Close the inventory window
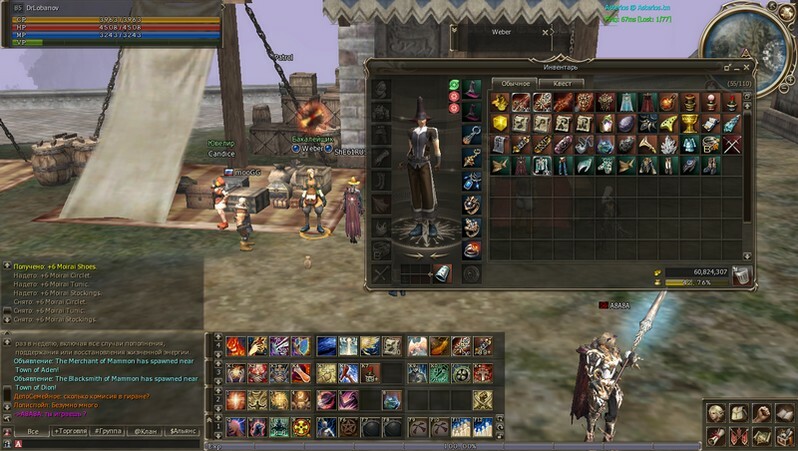This screenshot has width=798, height=451. tap(746, 67)
